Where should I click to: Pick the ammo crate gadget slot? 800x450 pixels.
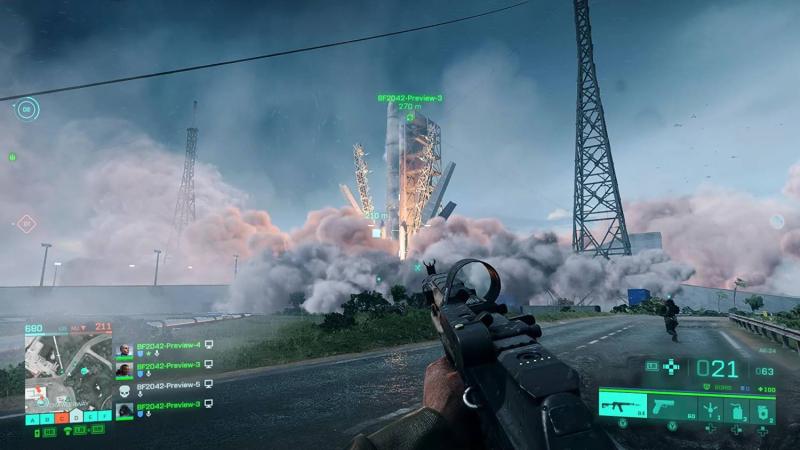760,408
